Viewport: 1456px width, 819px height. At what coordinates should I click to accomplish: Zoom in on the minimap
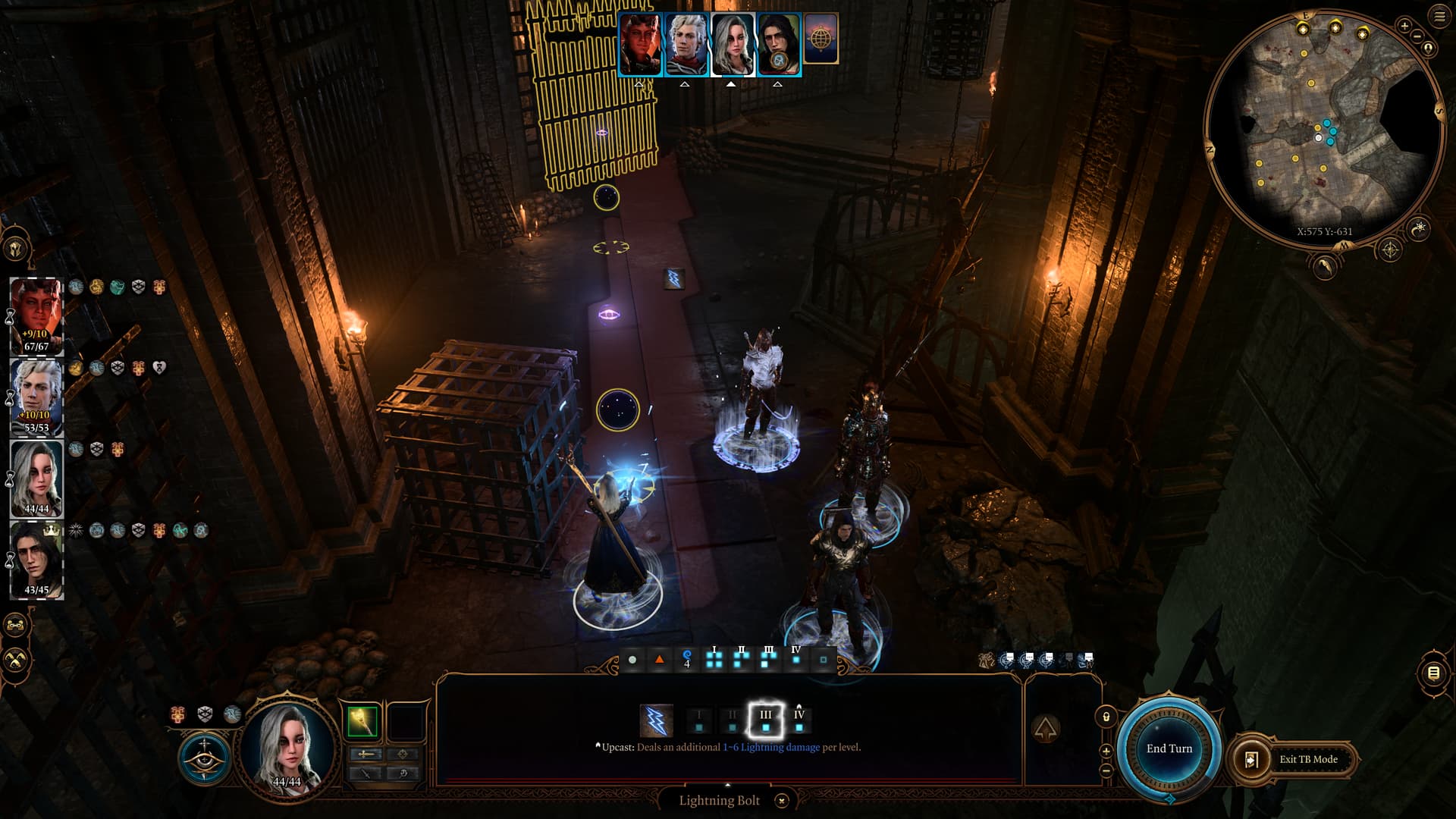coord(1404,27)
